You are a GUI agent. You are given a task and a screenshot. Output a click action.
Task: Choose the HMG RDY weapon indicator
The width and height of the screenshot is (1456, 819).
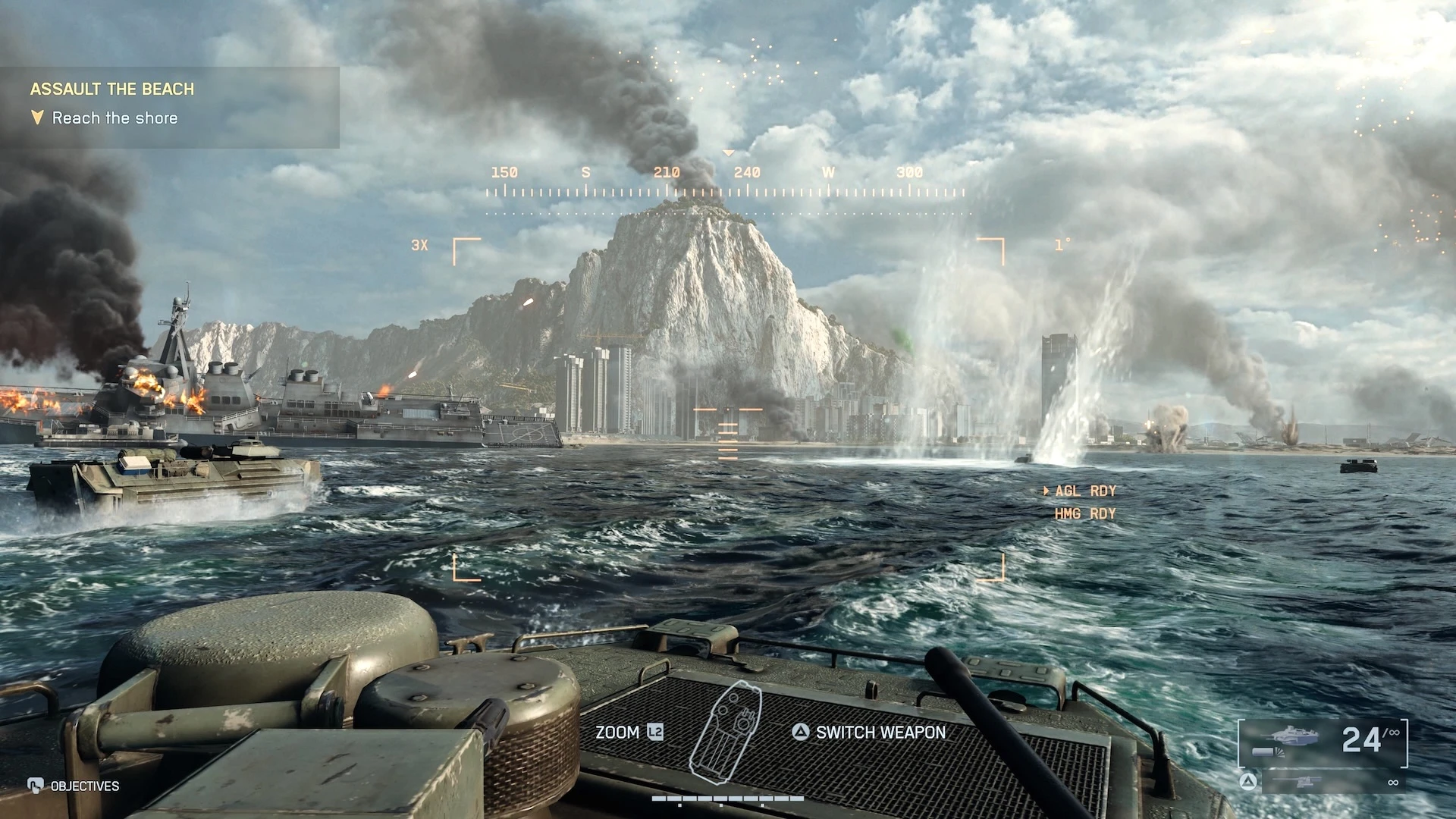[1084, 514]
